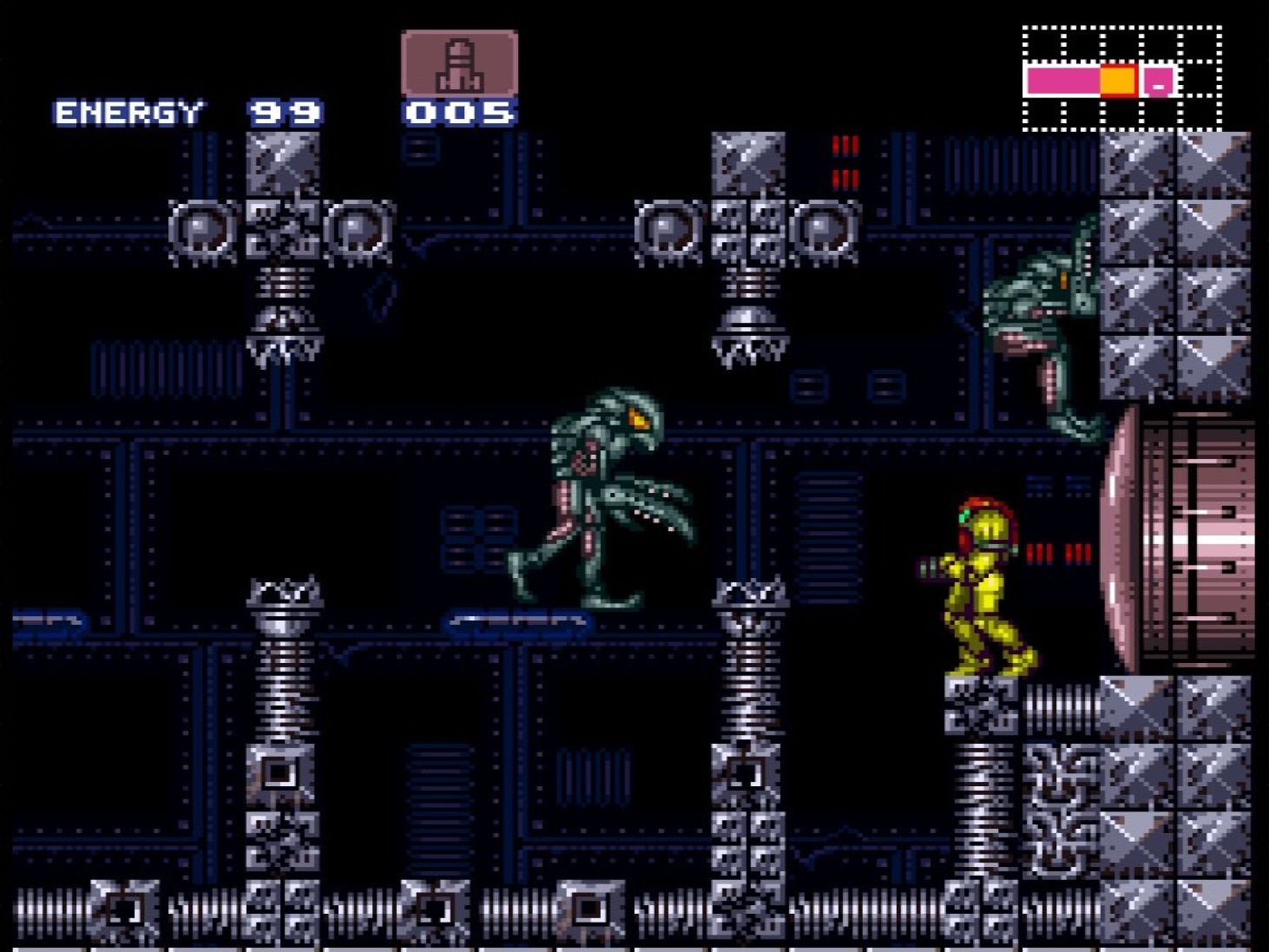Click the wall-climbing pirate near the top right

point(1042,321)
